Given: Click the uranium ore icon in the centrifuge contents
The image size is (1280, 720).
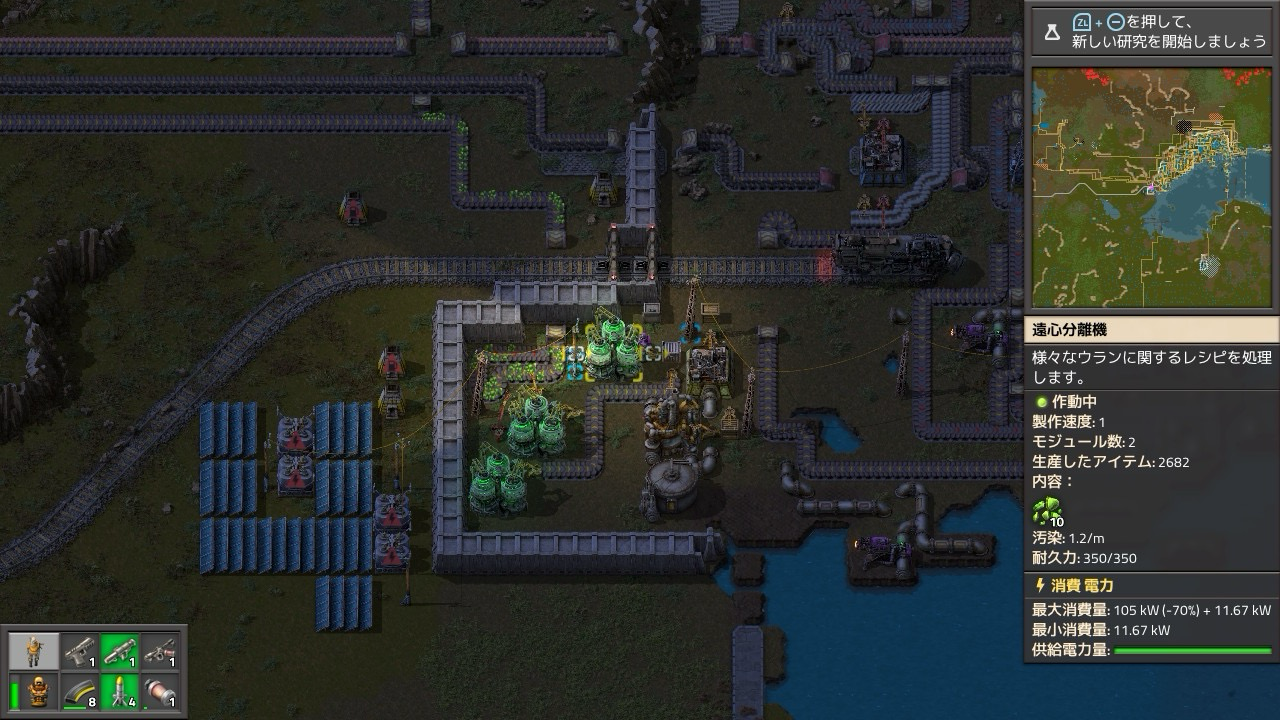Looking at the screenshot, I should [x=1046, y=511].
